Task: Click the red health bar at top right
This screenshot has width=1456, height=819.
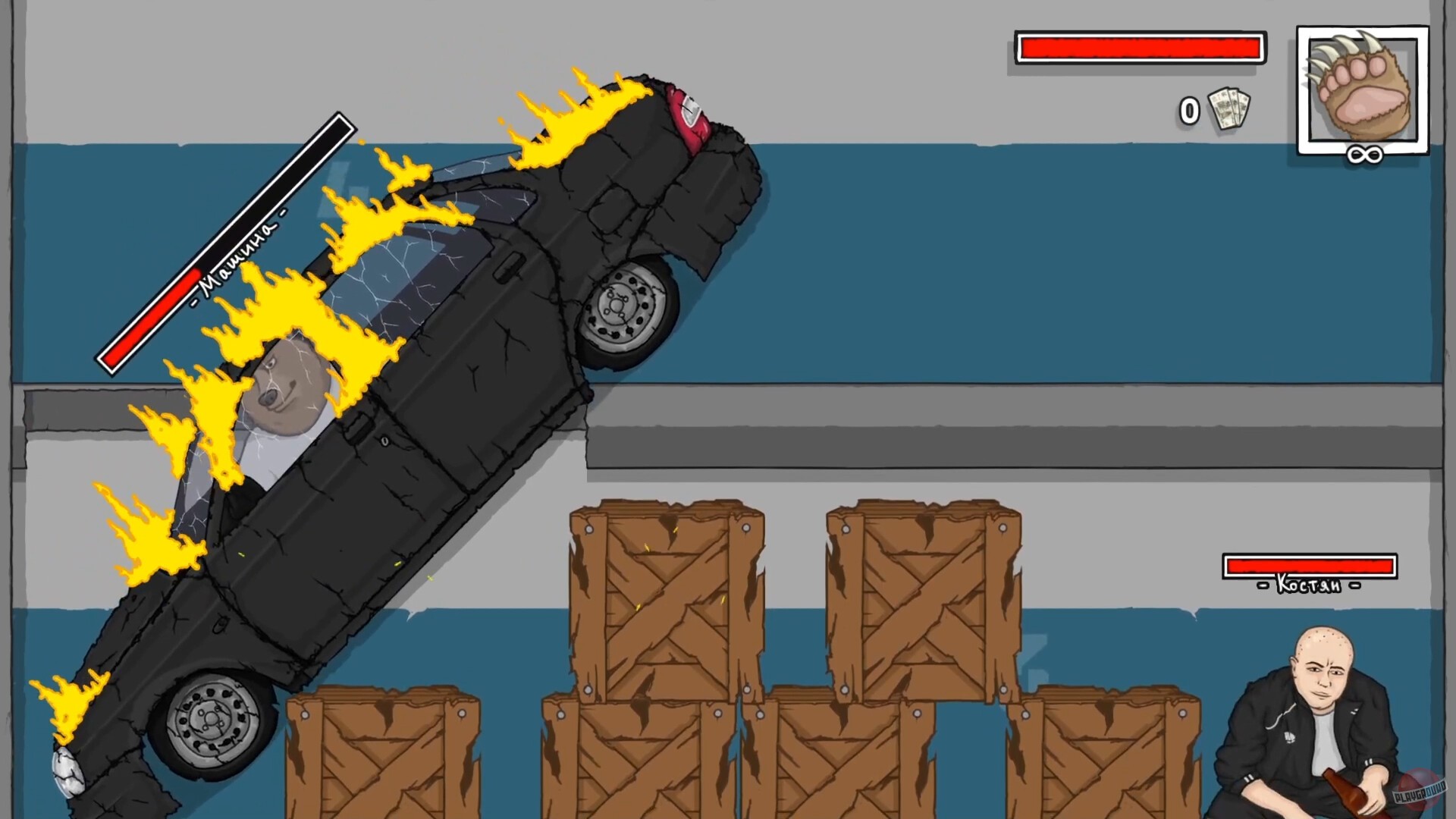Action: click(1139, 47)
